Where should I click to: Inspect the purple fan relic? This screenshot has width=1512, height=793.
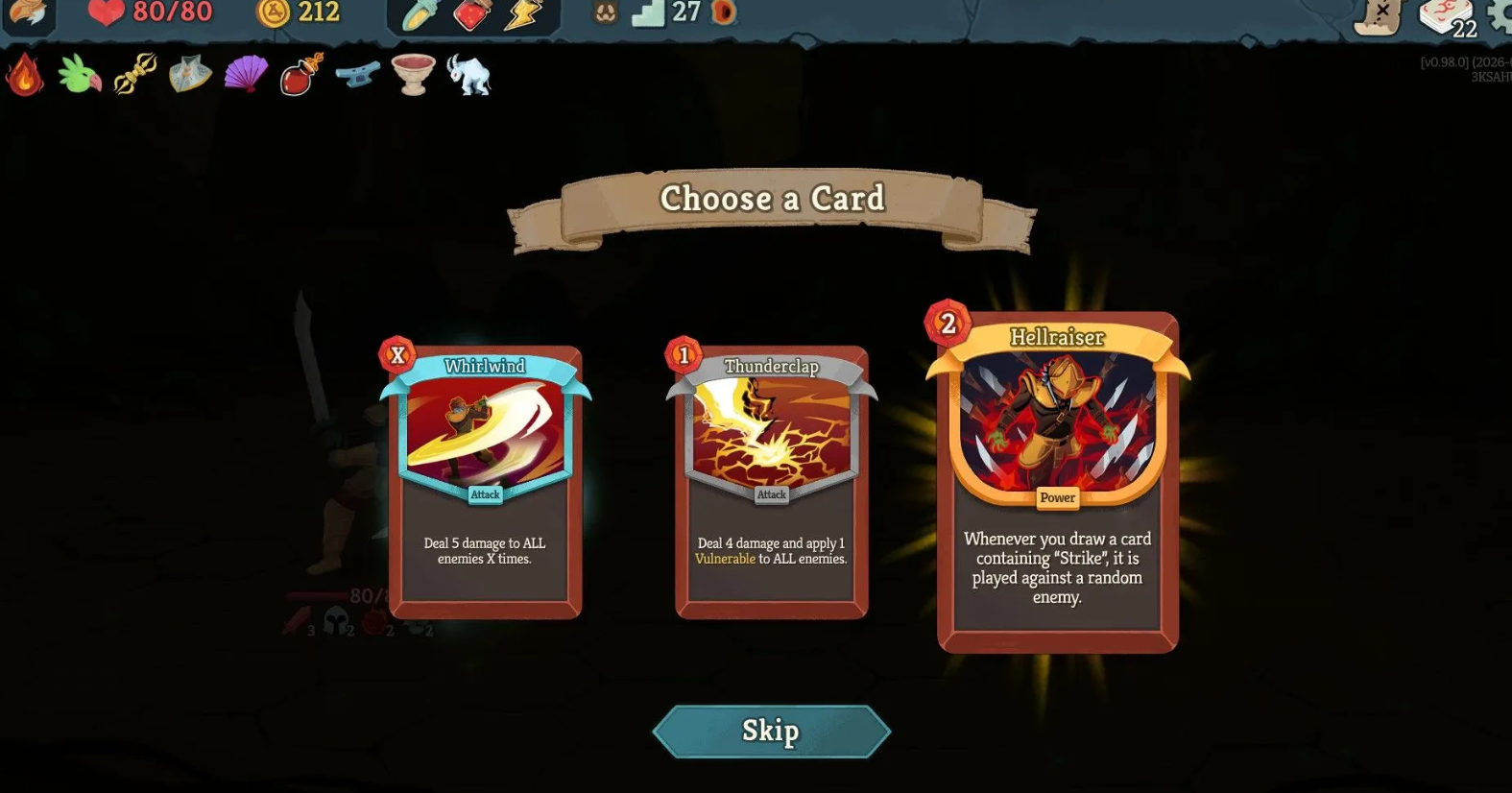[246, 74]
